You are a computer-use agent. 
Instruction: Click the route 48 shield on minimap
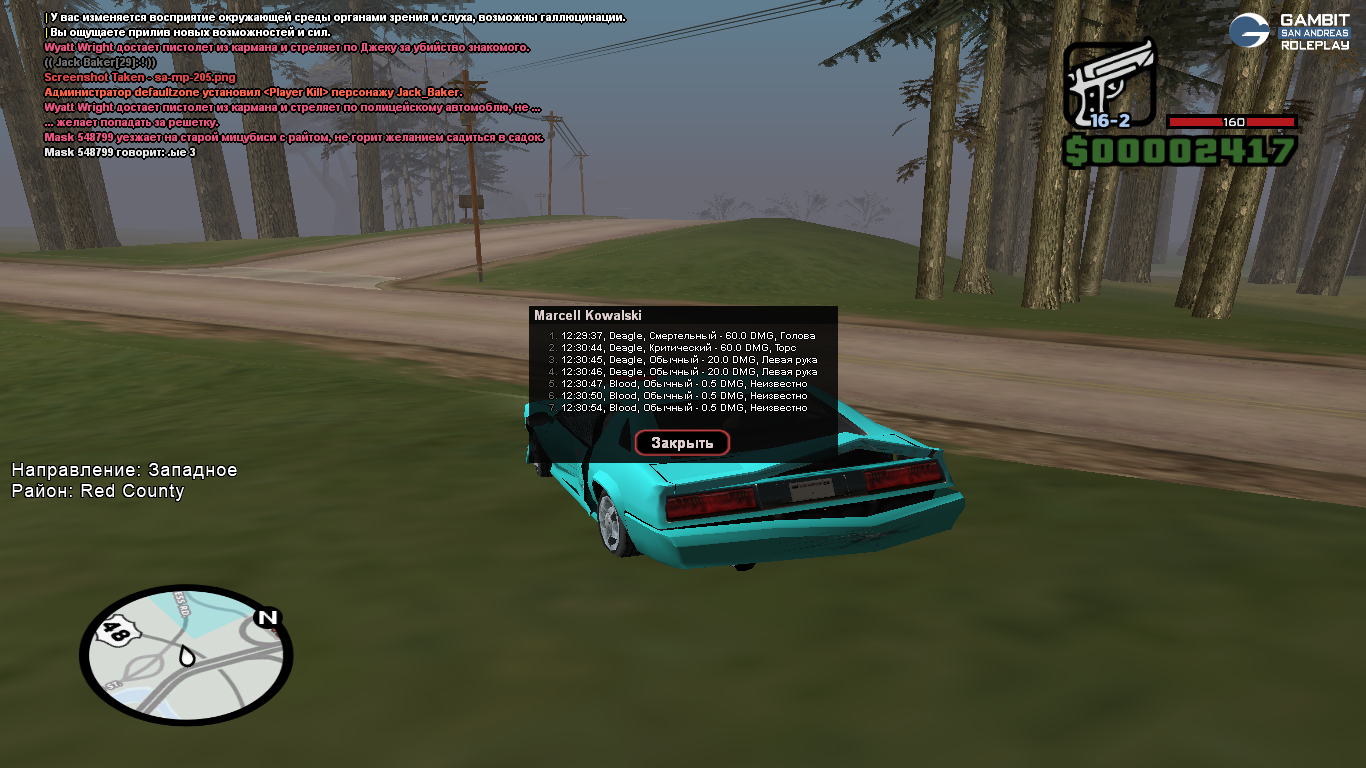[x=118, y=632]
